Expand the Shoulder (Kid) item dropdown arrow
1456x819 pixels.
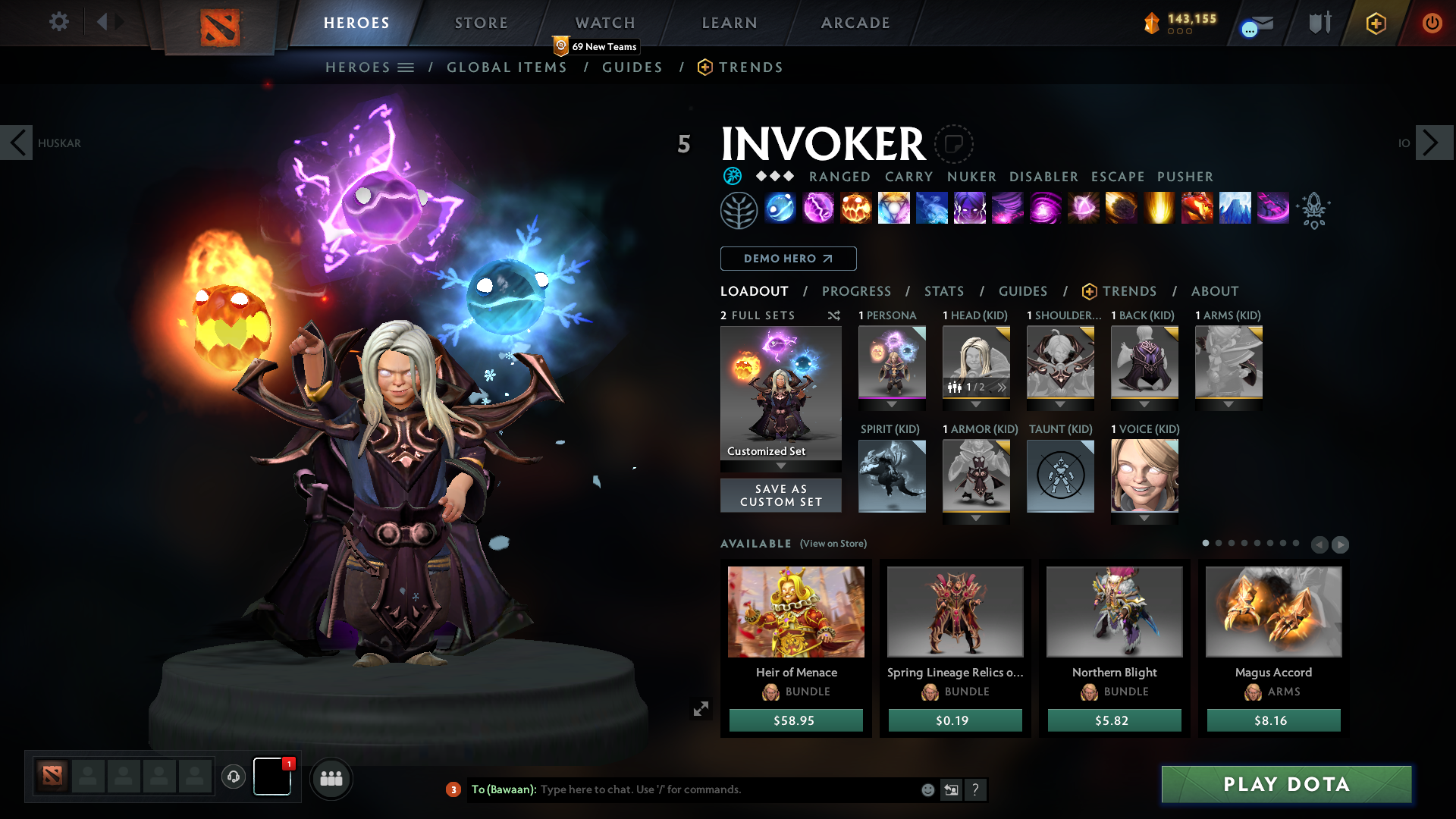pos(1060,404)
